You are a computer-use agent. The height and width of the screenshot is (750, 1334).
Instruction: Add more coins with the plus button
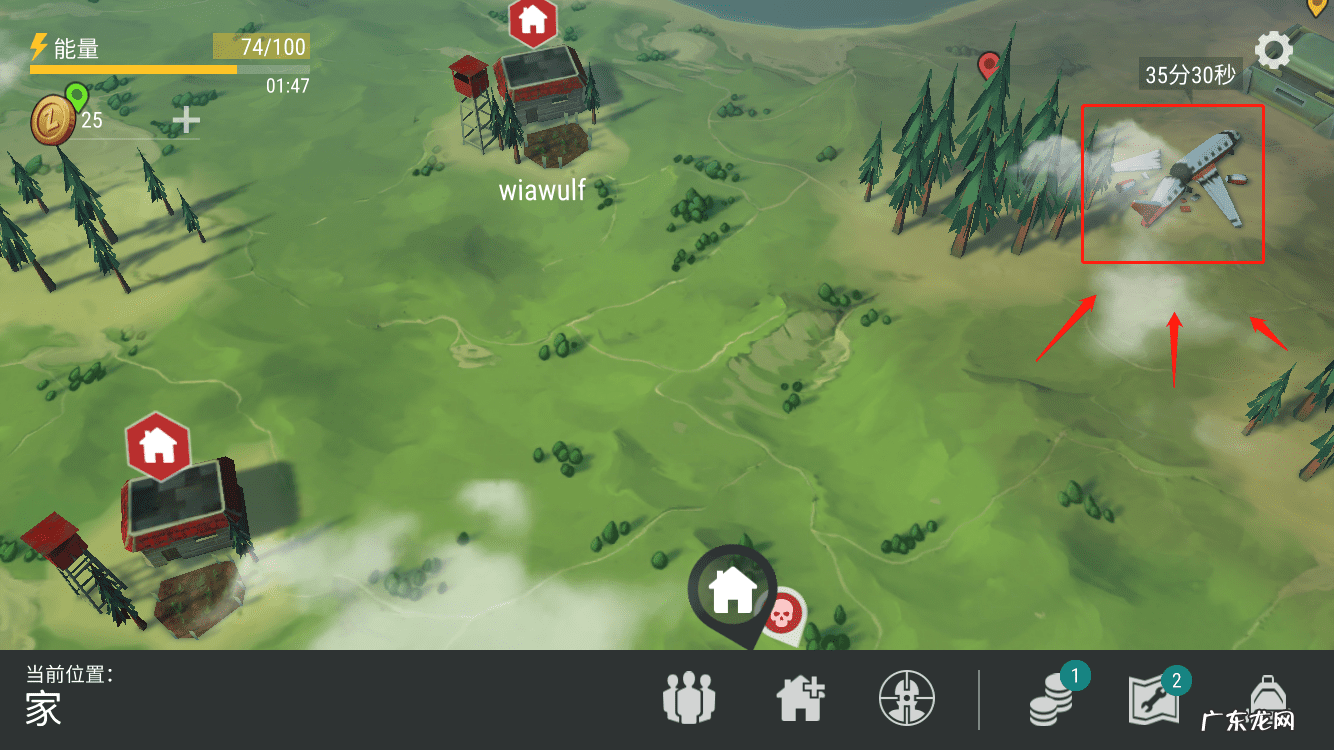[186, 121]
